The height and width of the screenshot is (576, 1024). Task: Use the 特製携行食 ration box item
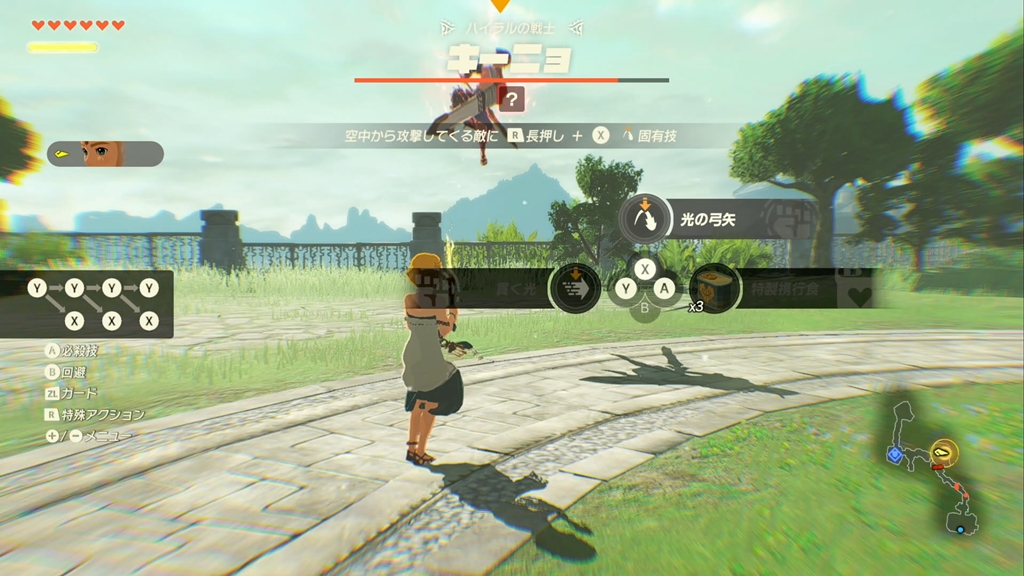714,288
